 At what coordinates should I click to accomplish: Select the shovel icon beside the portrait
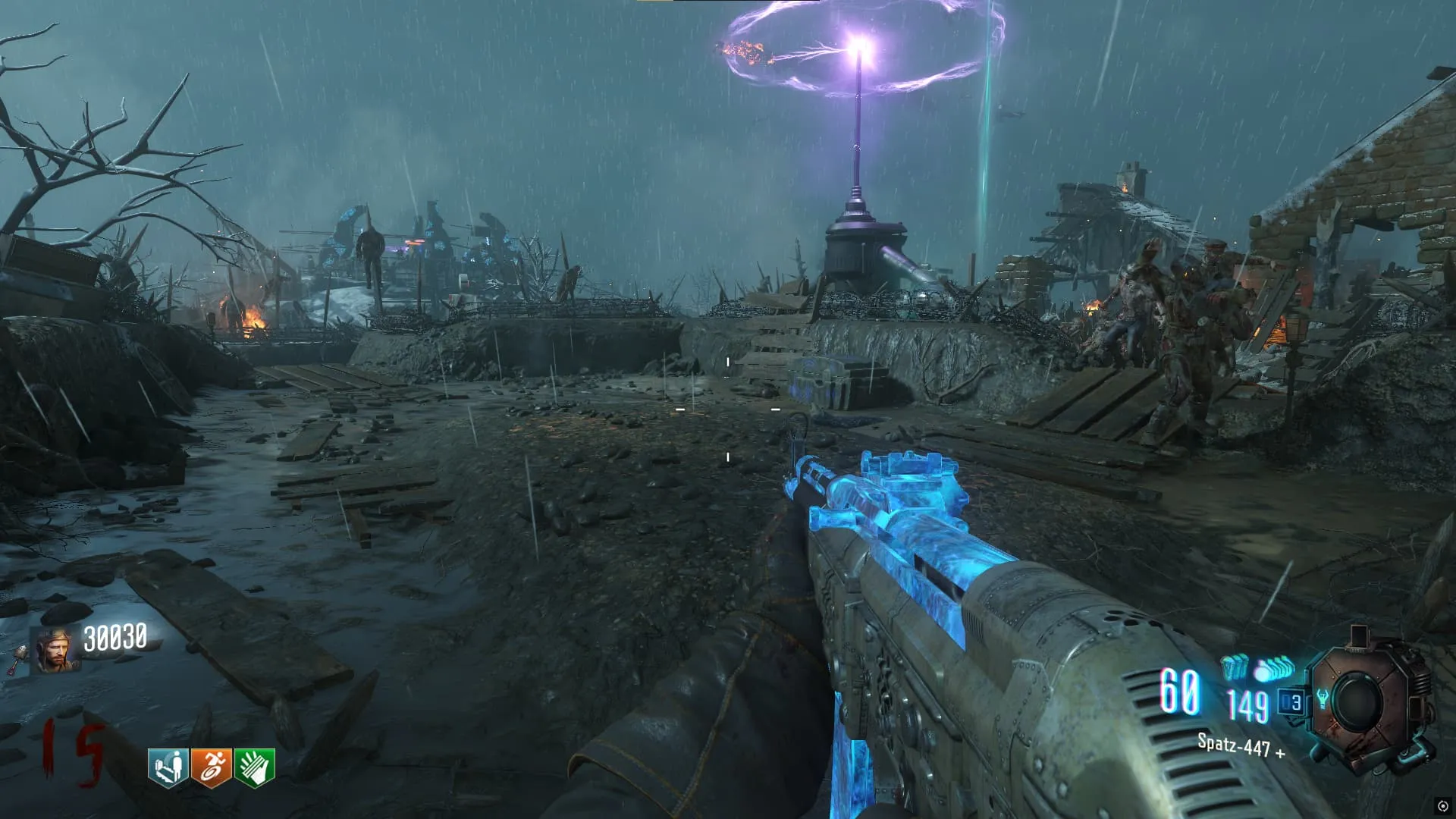17,658
